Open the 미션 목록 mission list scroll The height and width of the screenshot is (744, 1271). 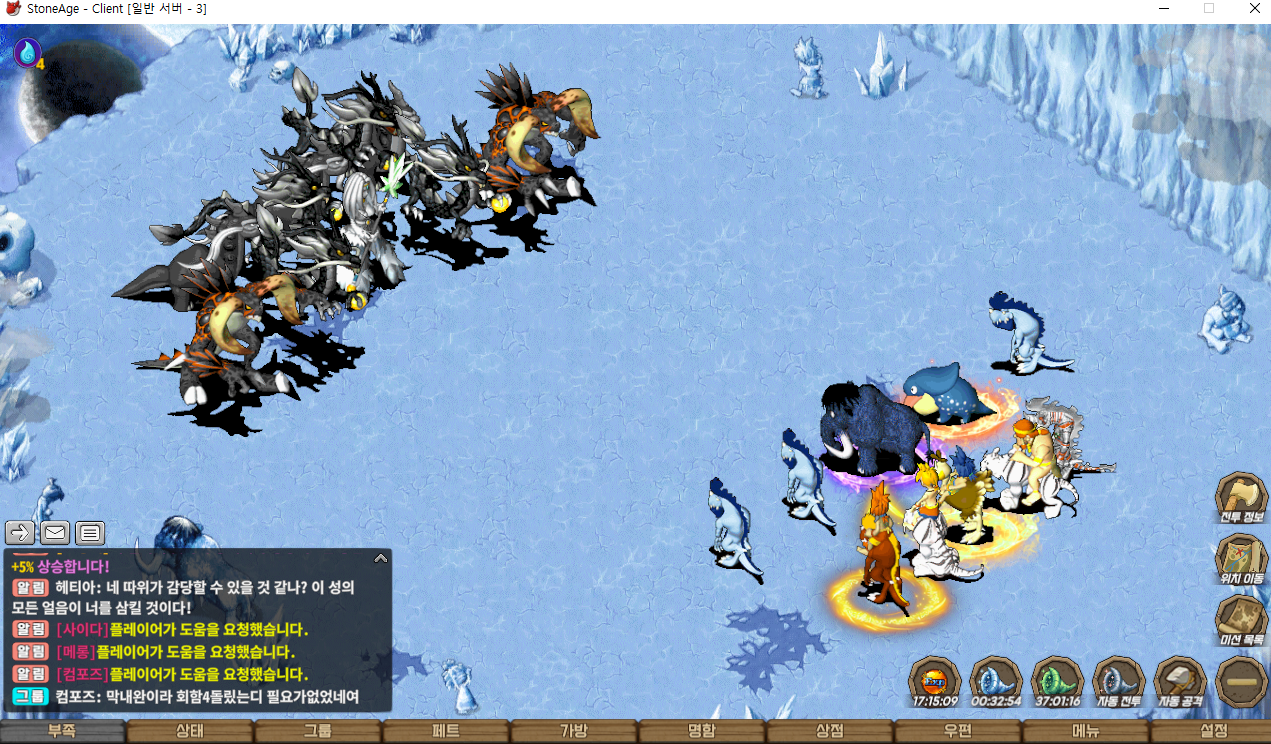[1241, 620]
